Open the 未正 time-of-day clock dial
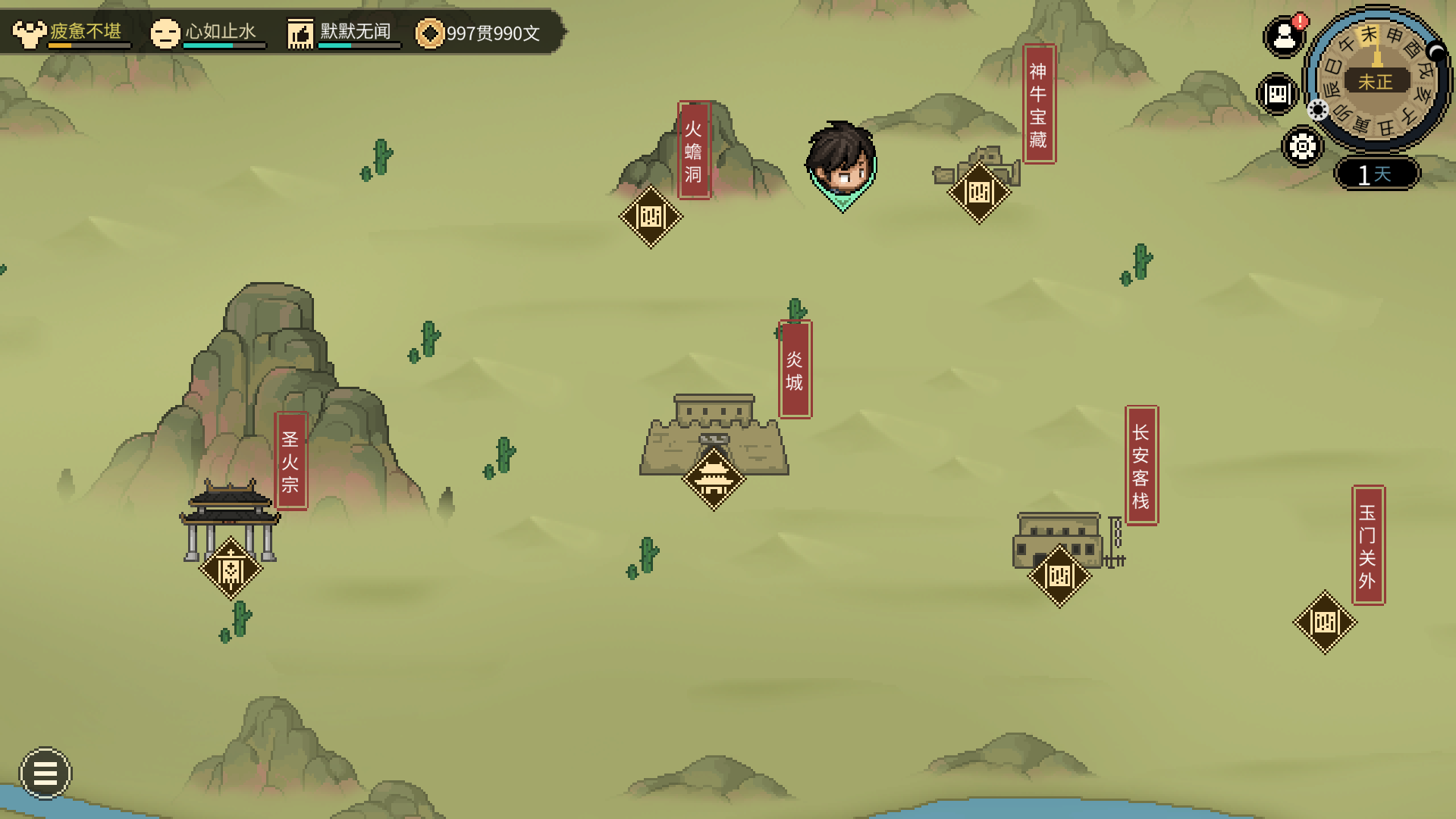This screenshot has height=819, width=1456. coord(1376,80)
